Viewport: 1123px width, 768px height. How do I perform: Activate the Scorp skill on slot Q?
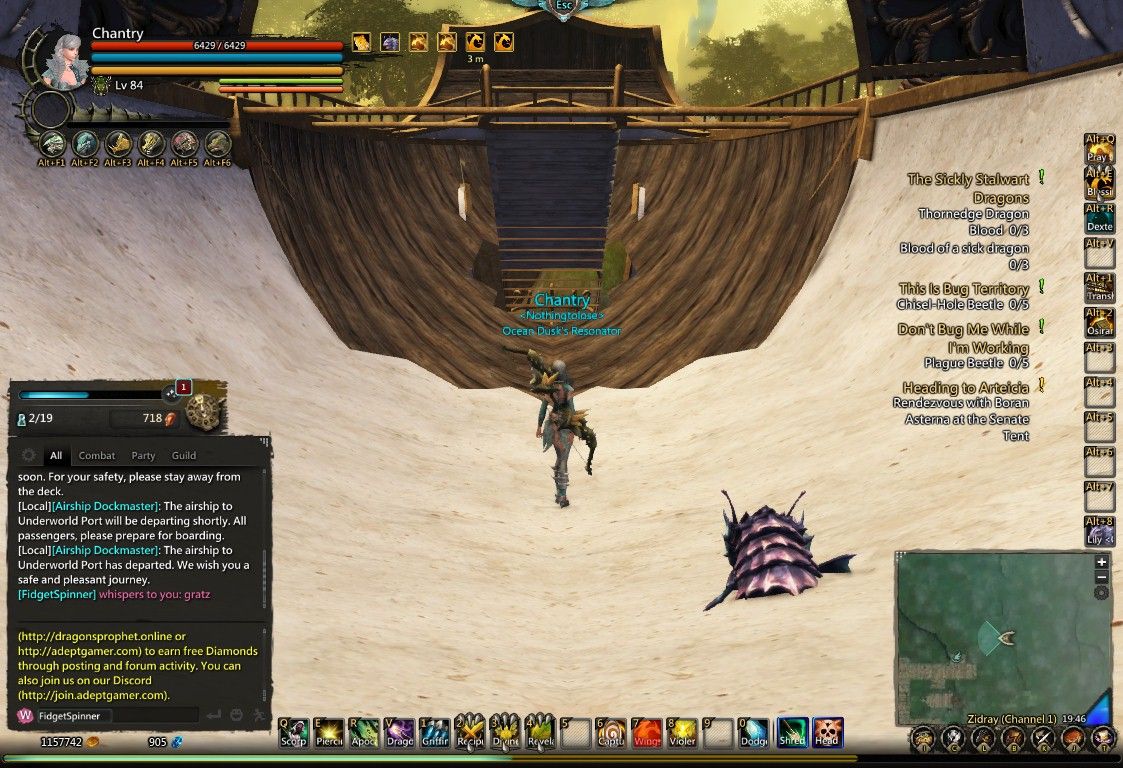pos(293,733)
